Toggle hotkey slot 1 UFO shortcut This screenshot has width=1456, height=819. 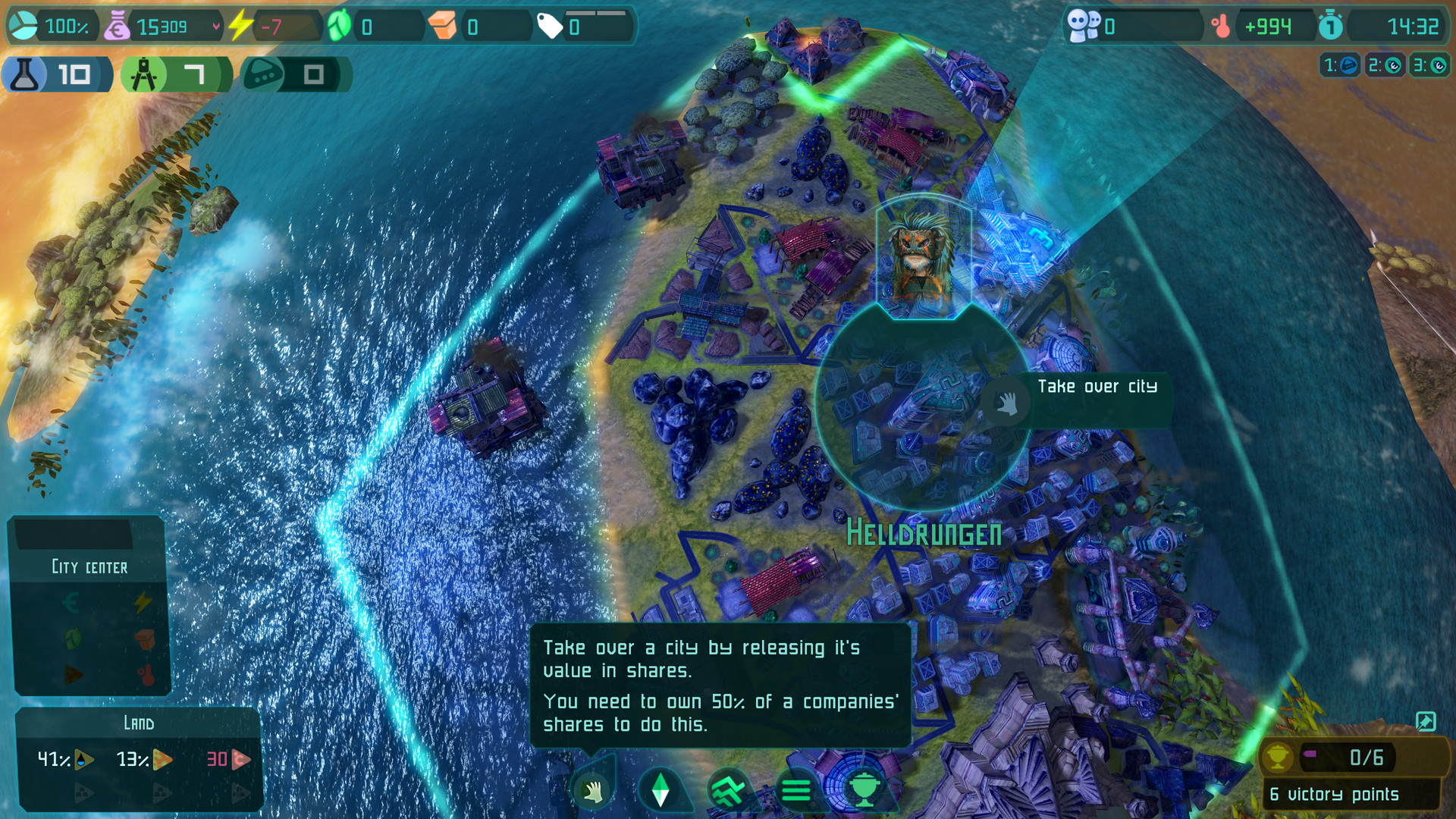point(1341,66)
